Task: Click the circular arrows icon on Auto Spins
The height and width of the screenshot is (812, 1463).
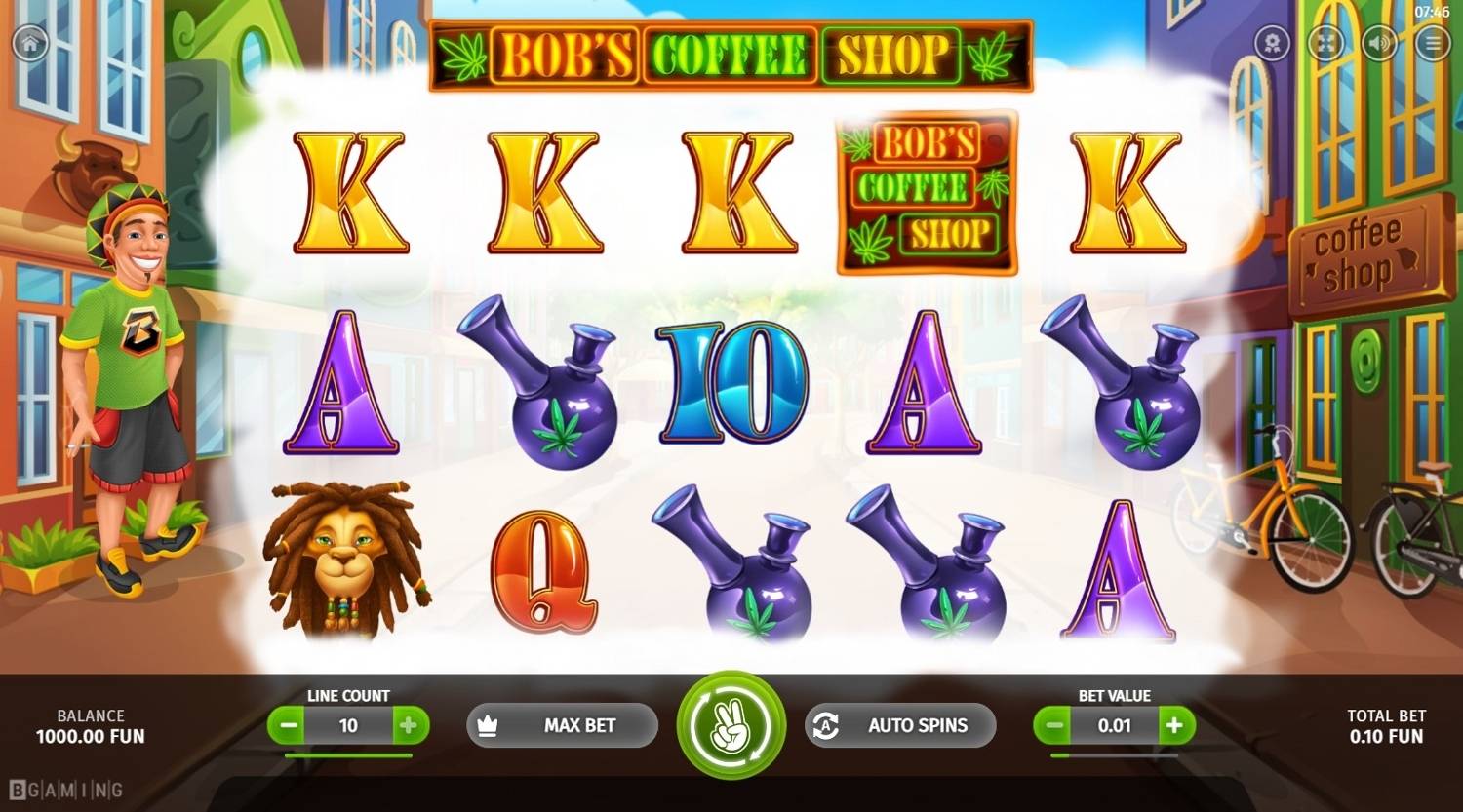Action: [x=826, y=725]
